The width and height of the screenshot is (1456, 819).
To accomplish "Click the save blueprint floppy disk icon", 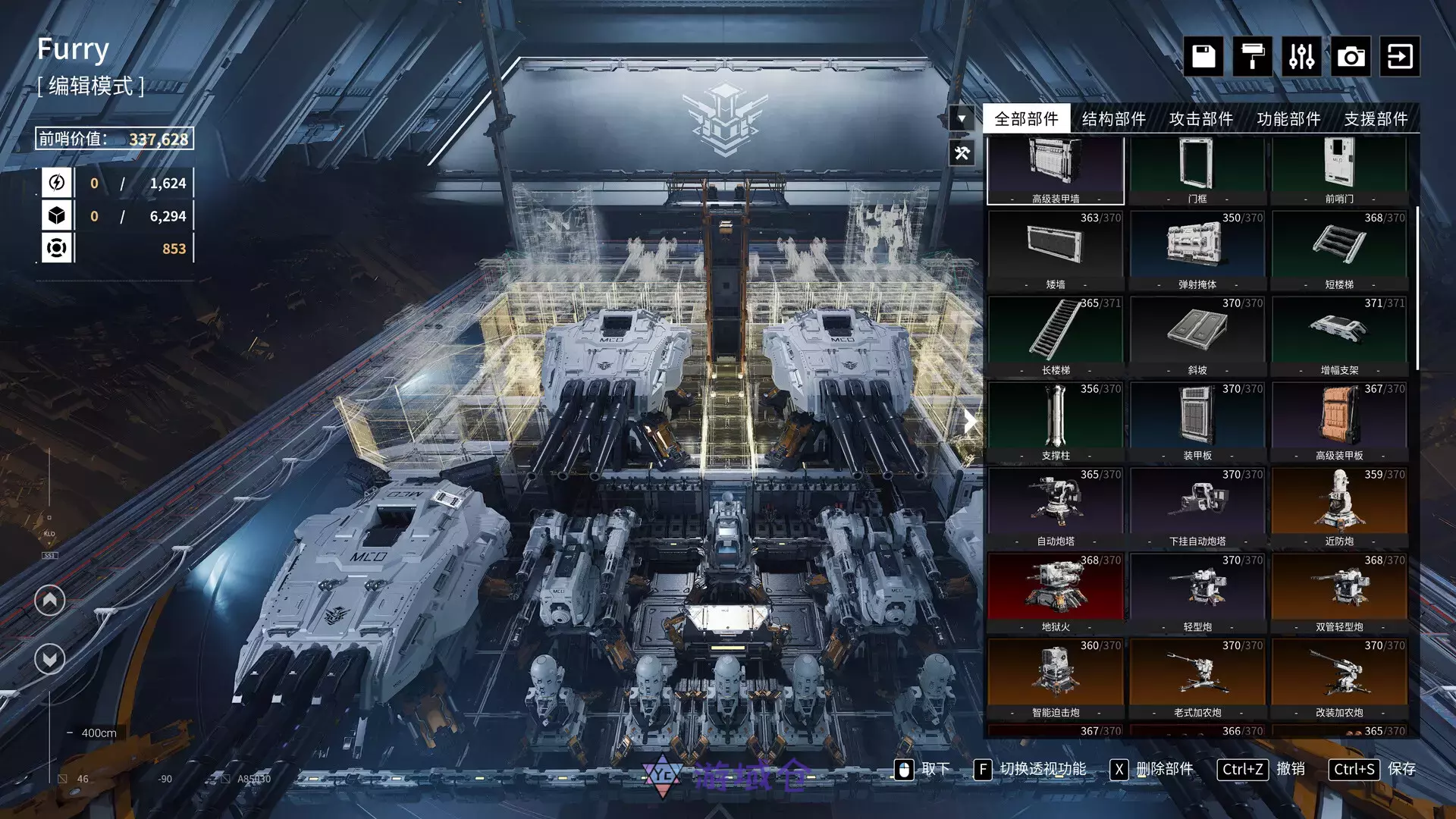I will pyautogui.click(x=1203, y=57).
